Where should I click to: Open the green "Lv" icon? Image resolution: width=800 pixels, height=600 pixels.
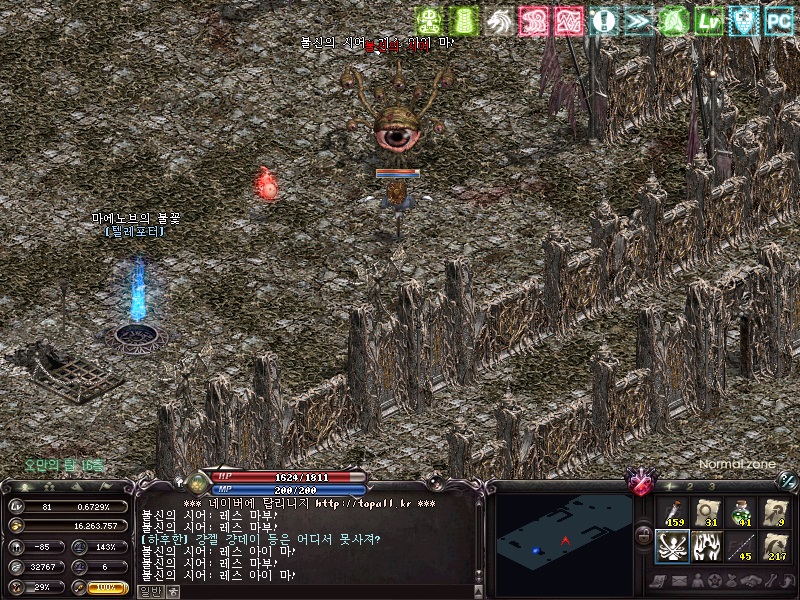coord(709,19)
